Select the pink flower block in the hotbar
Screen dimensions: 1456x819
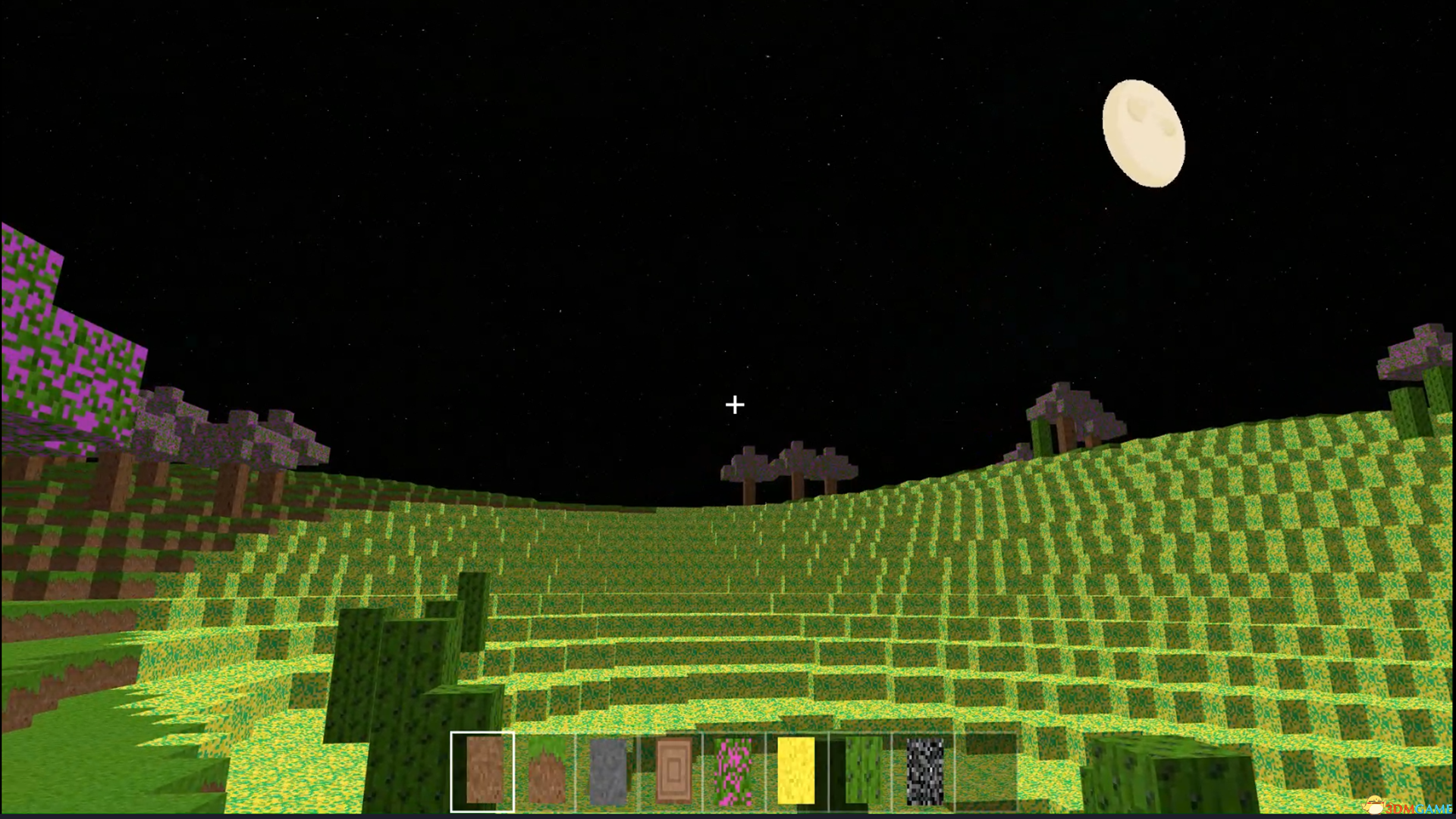click(x=733, y=771)
